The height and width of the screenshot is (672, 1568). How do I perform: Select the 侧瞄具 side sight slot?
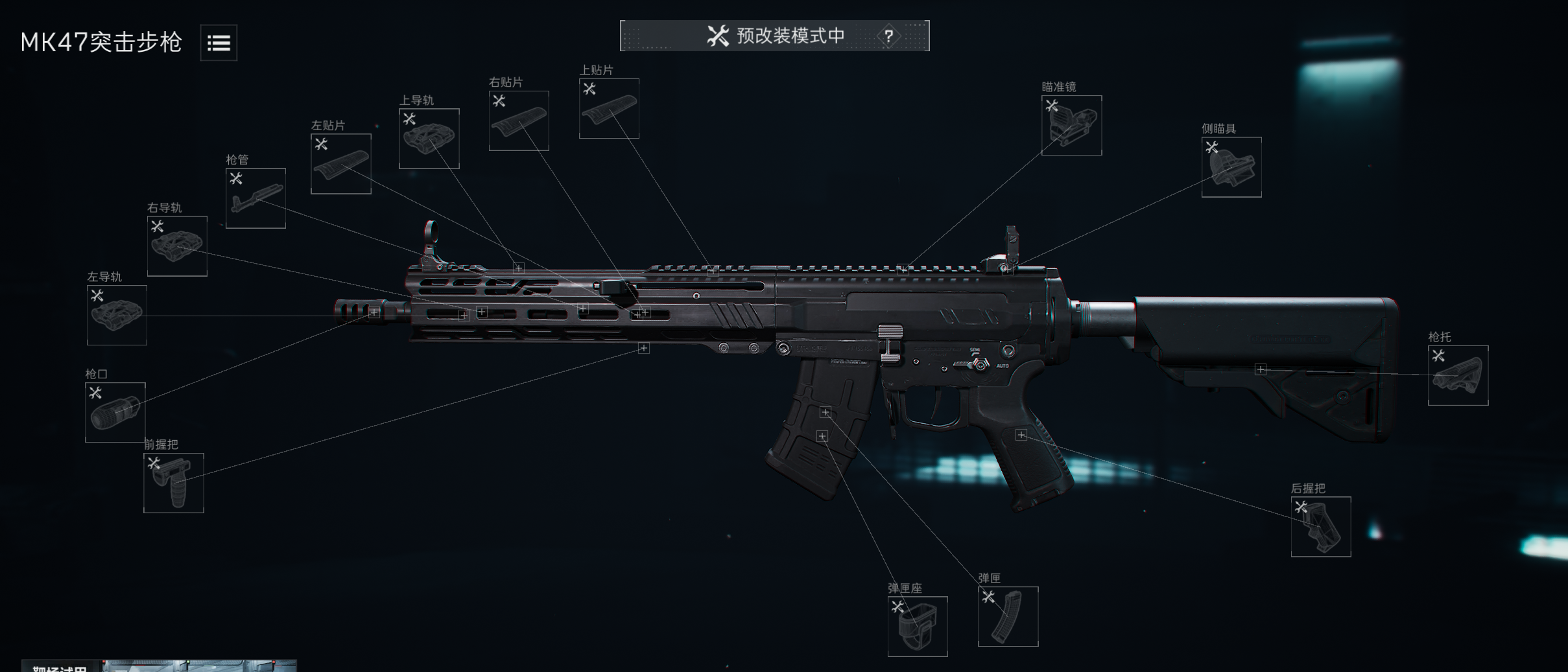point(1231,167)
